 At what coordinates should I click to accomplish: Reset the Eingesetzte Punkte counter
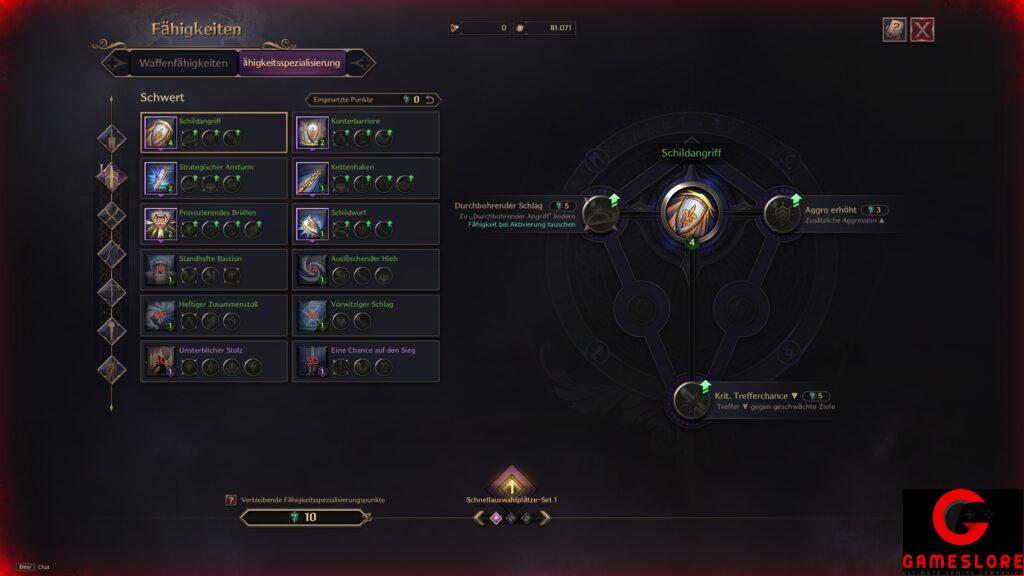click(x=430, y=100)
